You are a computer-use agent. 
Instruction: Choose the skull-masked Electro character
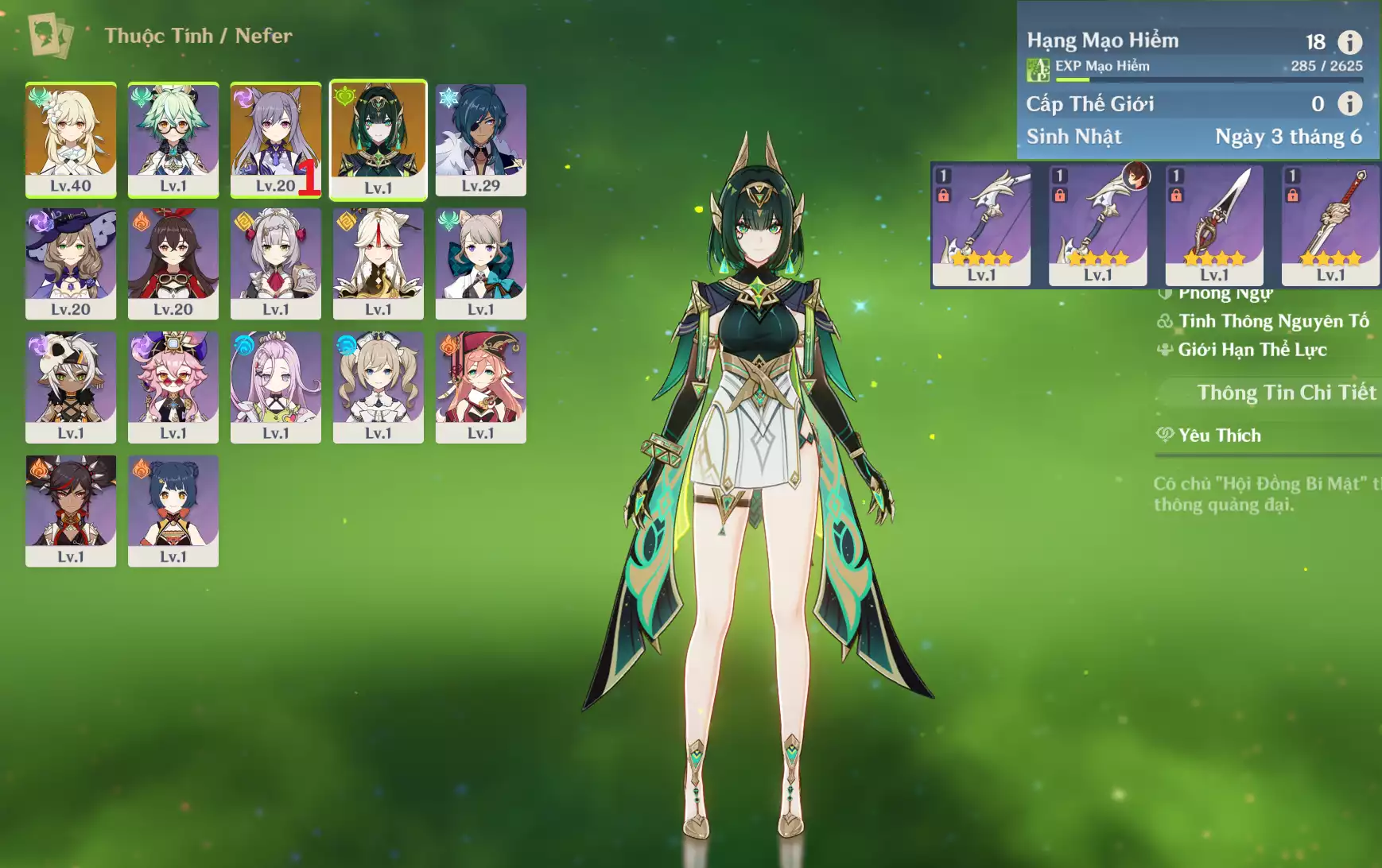point(71,387)
